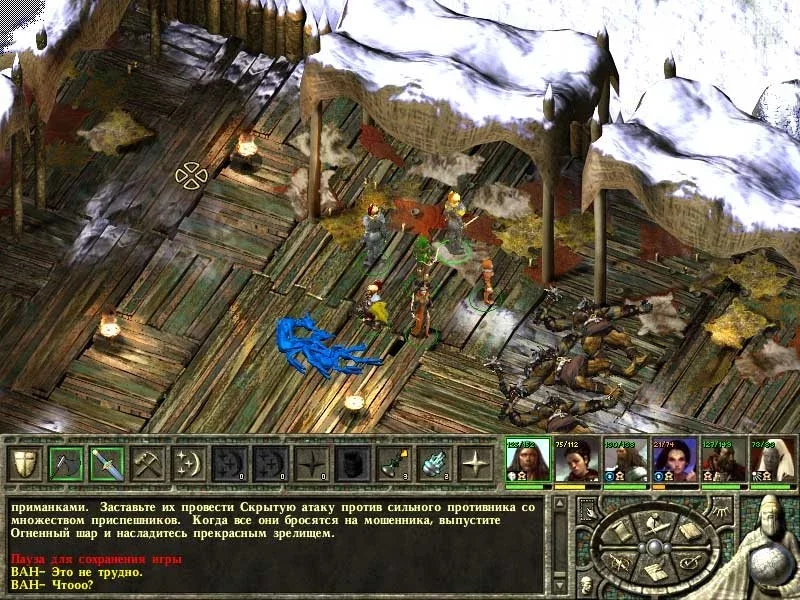The width and height of the screenshot is (800, 600).
Task: Select the shield guard action button
Action: 24,463
